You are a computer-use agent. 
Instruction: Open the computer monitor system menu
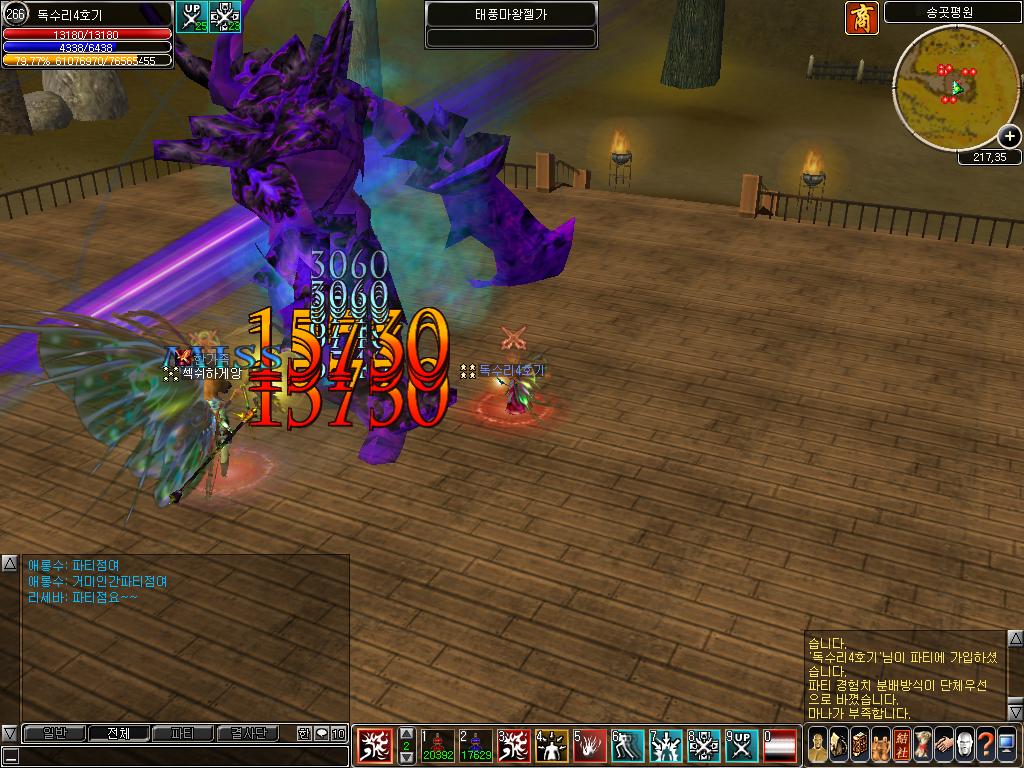(x=1006, y=745)
